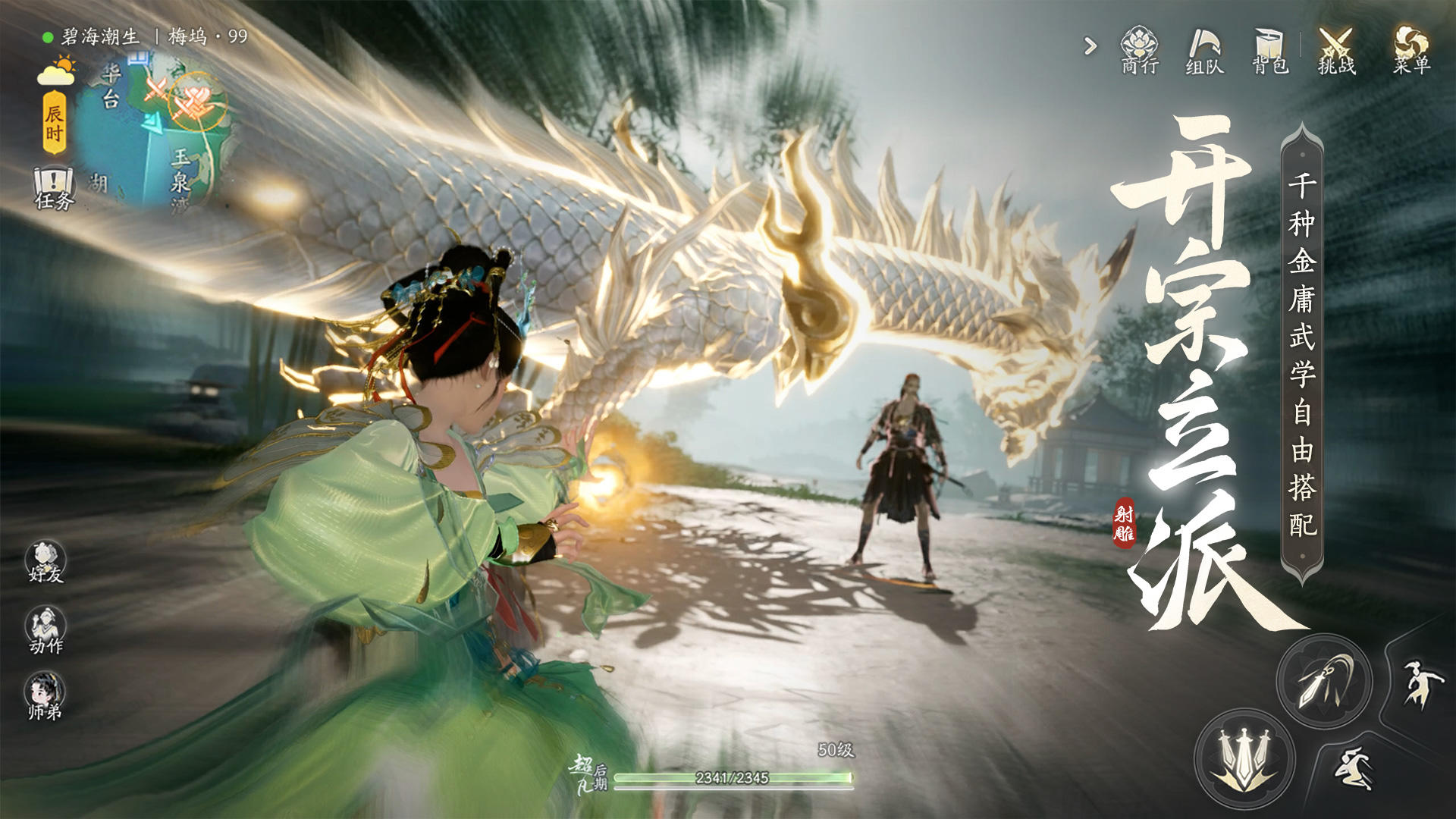This screenshot has height=819, width=1456.
Task: Click the weather cloud icon
Action: [57, 71]
